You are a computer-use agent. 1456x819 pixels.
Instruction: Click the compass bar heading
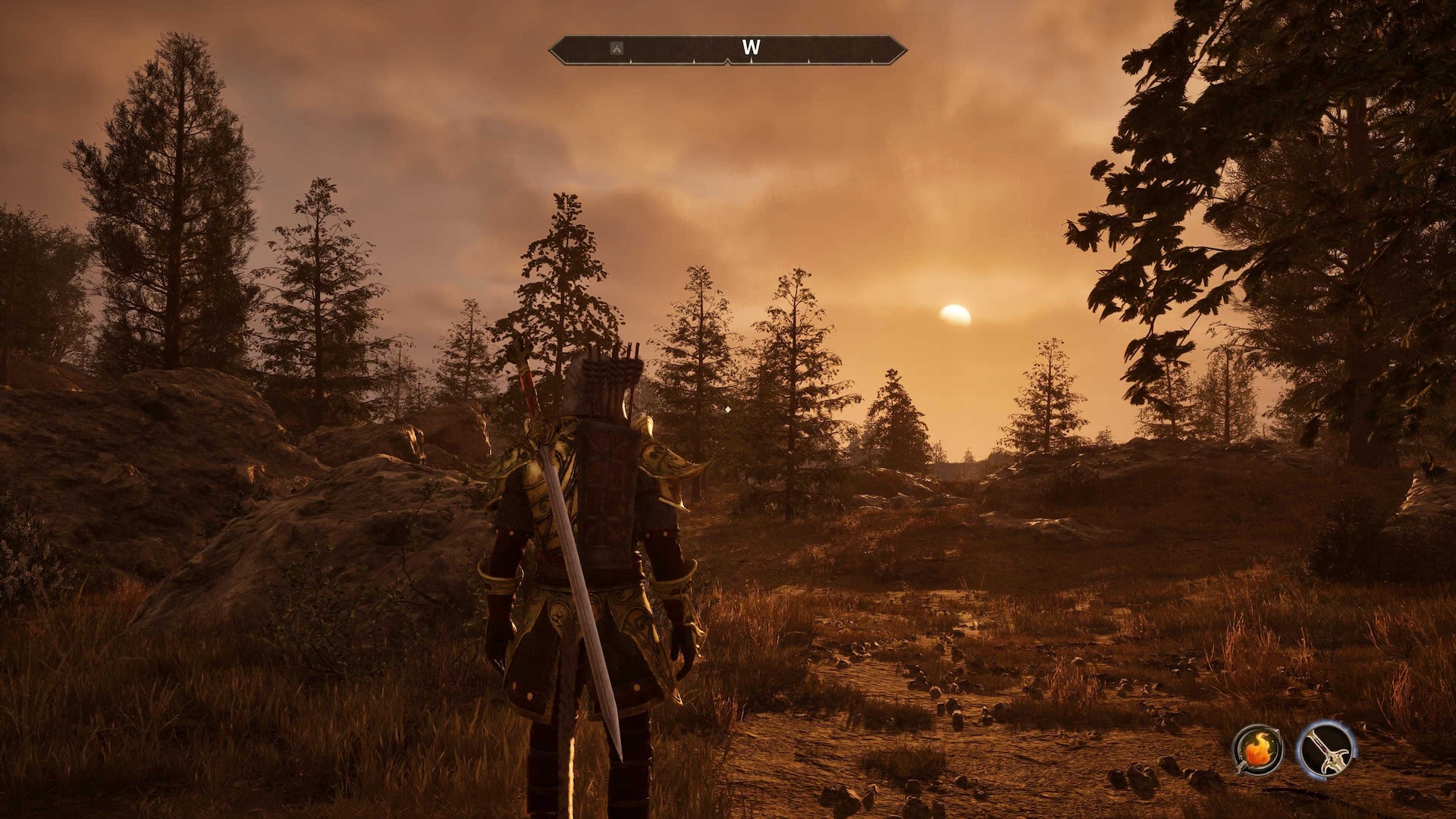[x=751, y=48]
